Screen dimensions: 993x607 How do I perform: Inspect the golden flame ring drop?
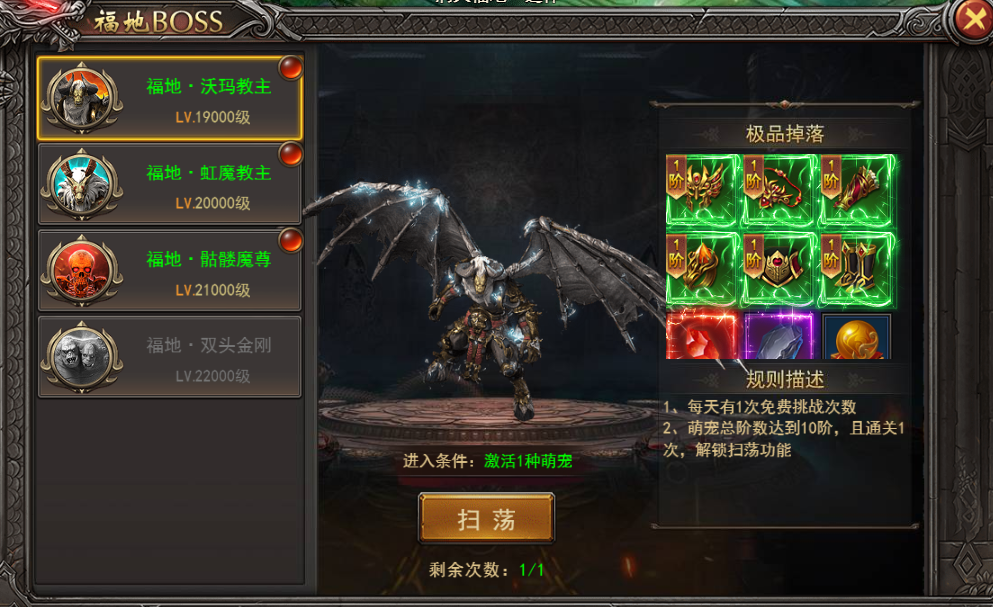(703, 268)
